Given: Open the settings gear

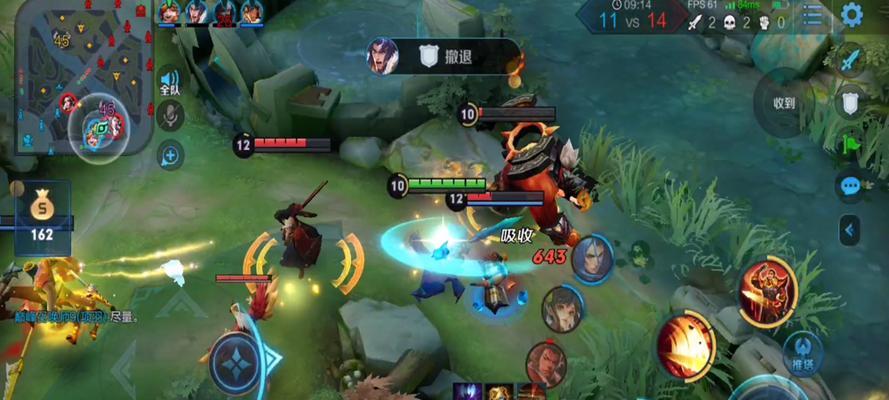Looking at the screenshot, I should pos(852,14).
